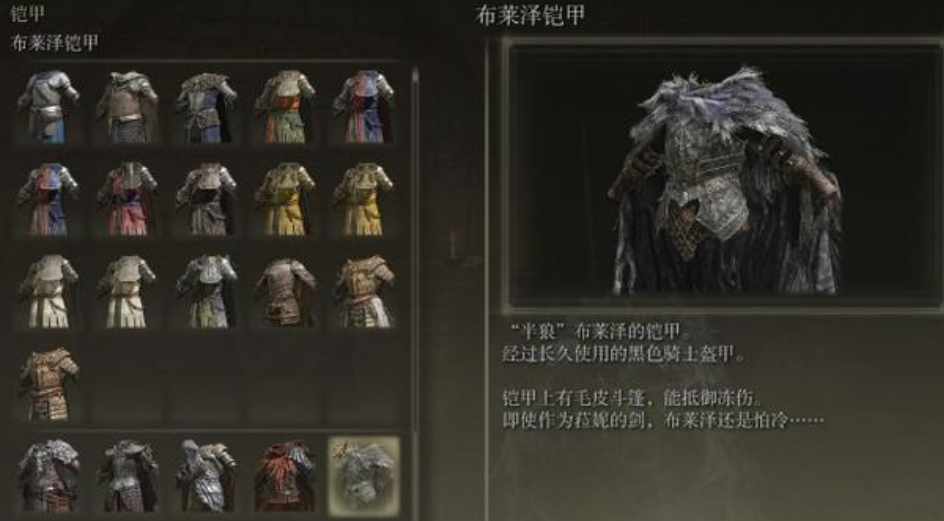
Task: Select the silver scaled armor with gold pauldron
Action: point(205,474)
